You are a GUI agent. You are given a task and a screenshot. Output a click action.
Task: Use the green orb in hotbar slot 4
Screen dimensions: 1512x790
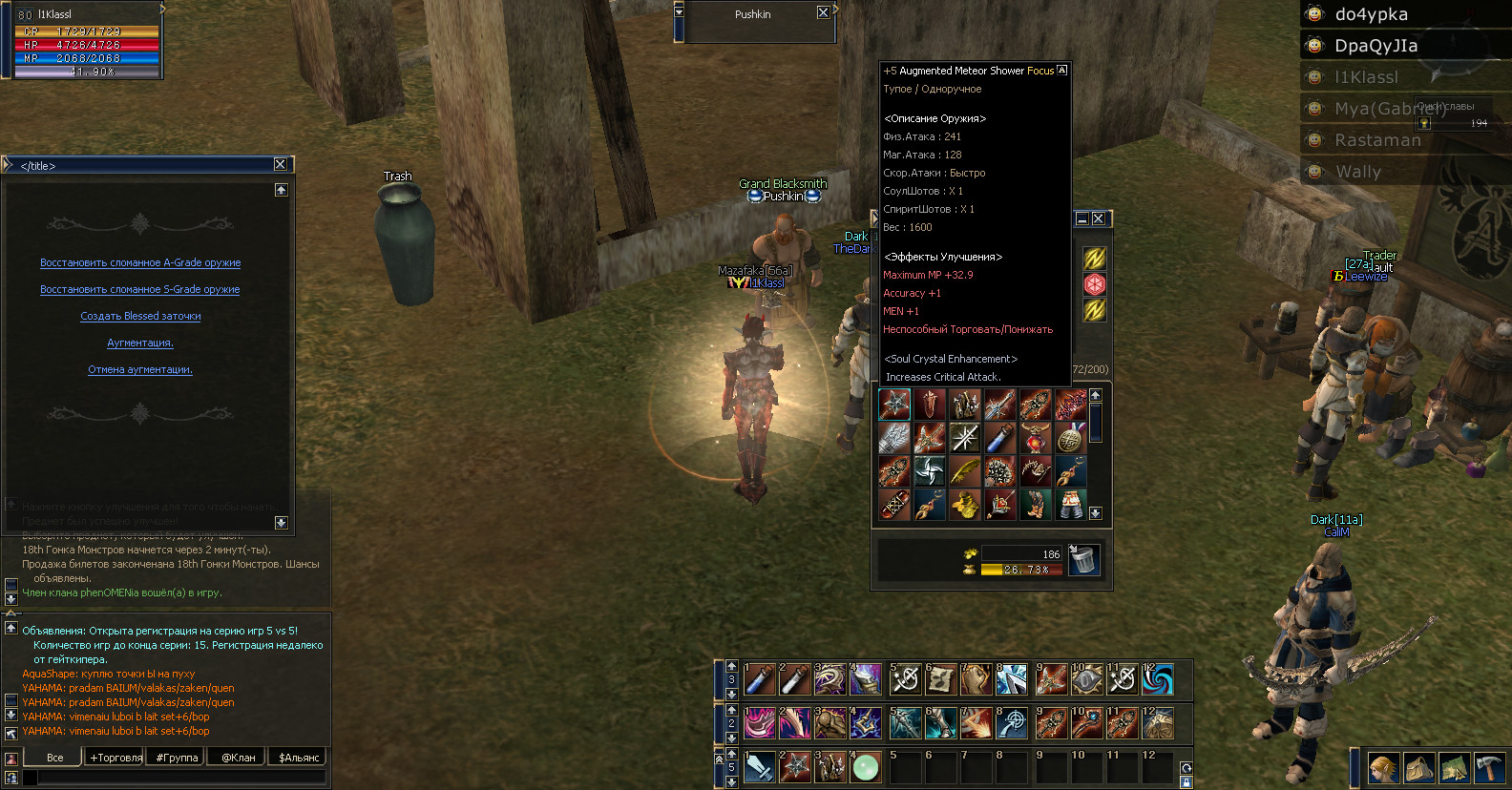[866, 767]
